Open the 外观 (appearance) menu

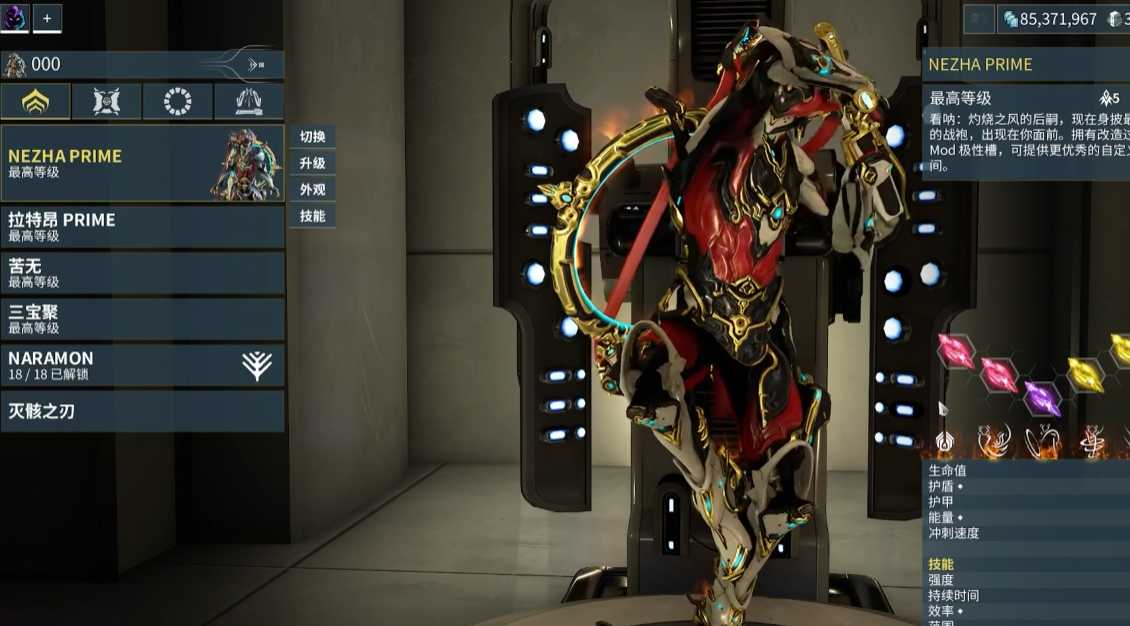click(x=312, y=189)
